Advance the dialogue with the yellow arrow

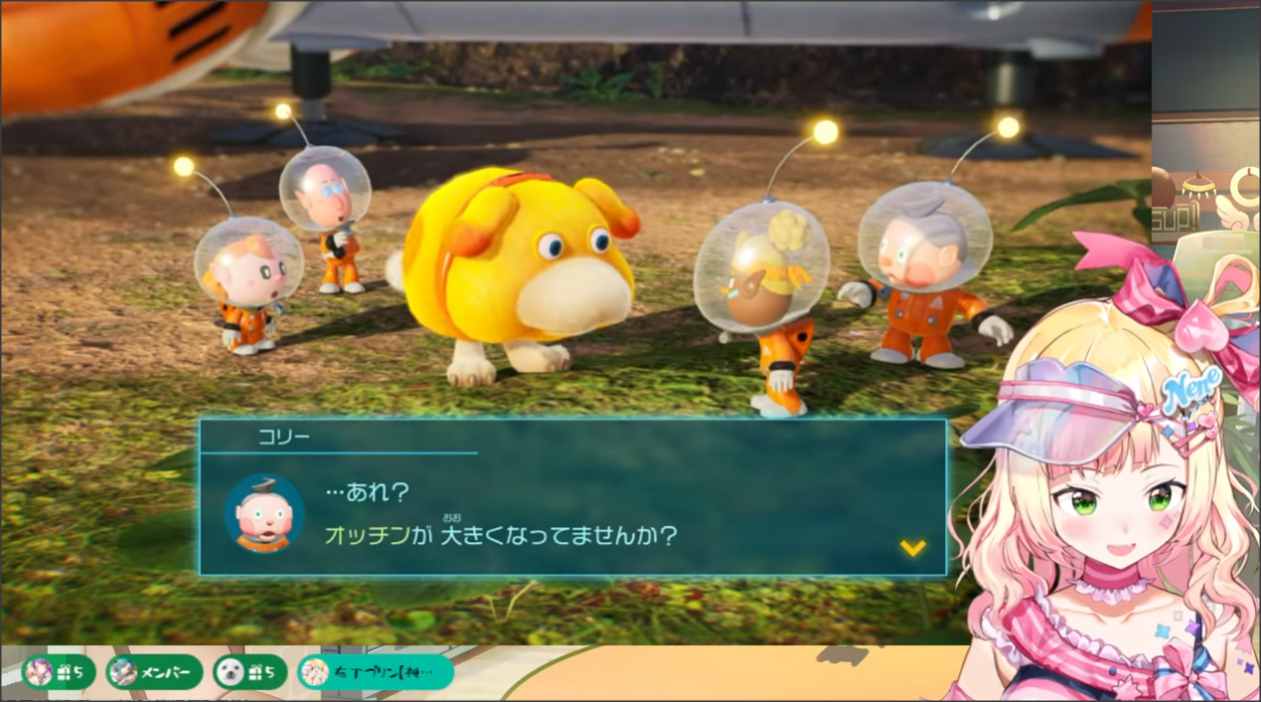[912, 547]
